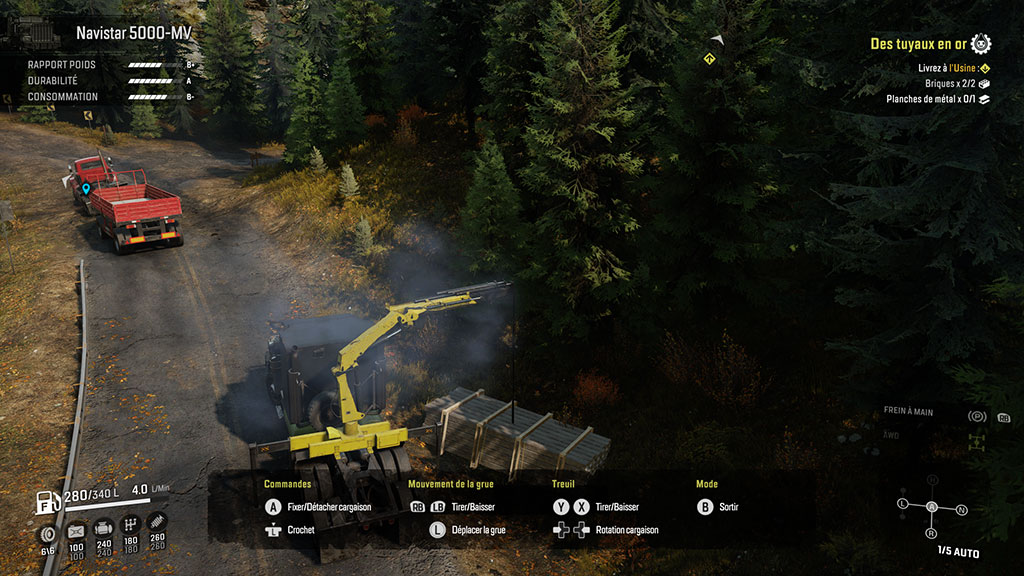Click the yellow waypoint compass marker
Image resolution: width=1024 pixels, height=576 pixels.
click(708, 60)
